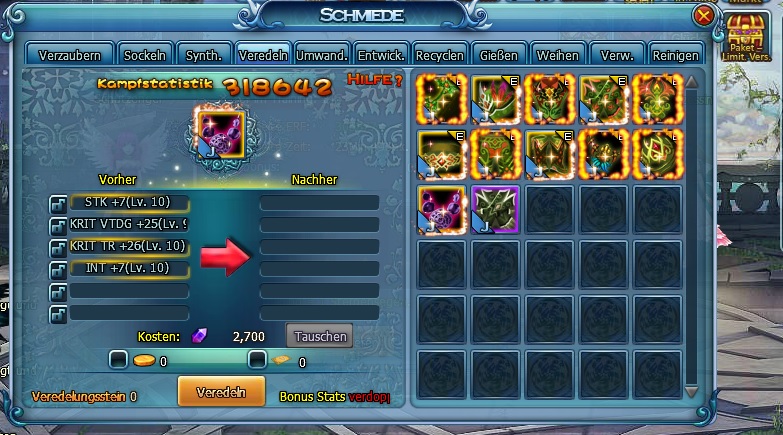Lock the INT +7 stat row
This screenshot has width=783, height=435.
point(58,268)
